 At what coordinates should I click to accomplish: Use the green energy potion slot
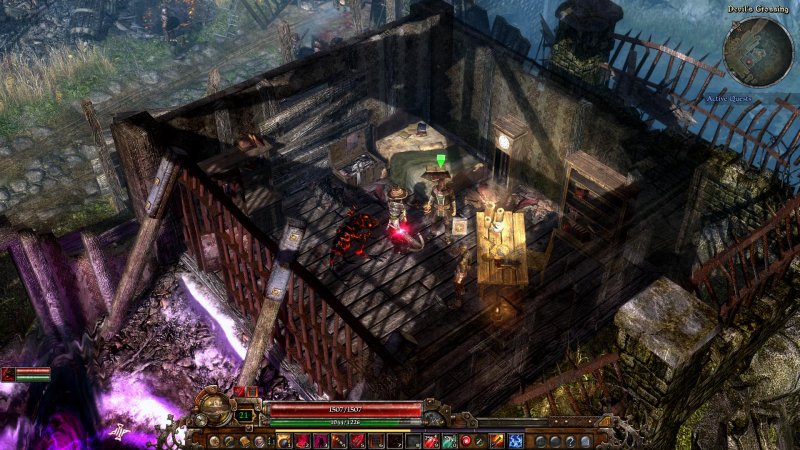pyautogui.click(x=448, y=440)
